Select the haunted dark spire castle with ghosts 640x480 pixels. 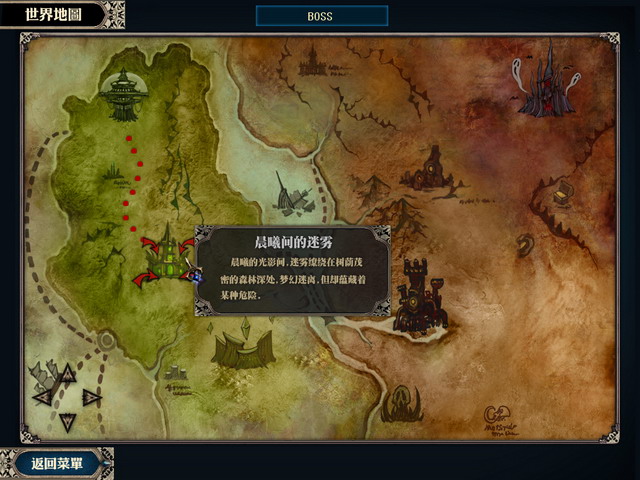pyautogui.click(x=547, y=80)
